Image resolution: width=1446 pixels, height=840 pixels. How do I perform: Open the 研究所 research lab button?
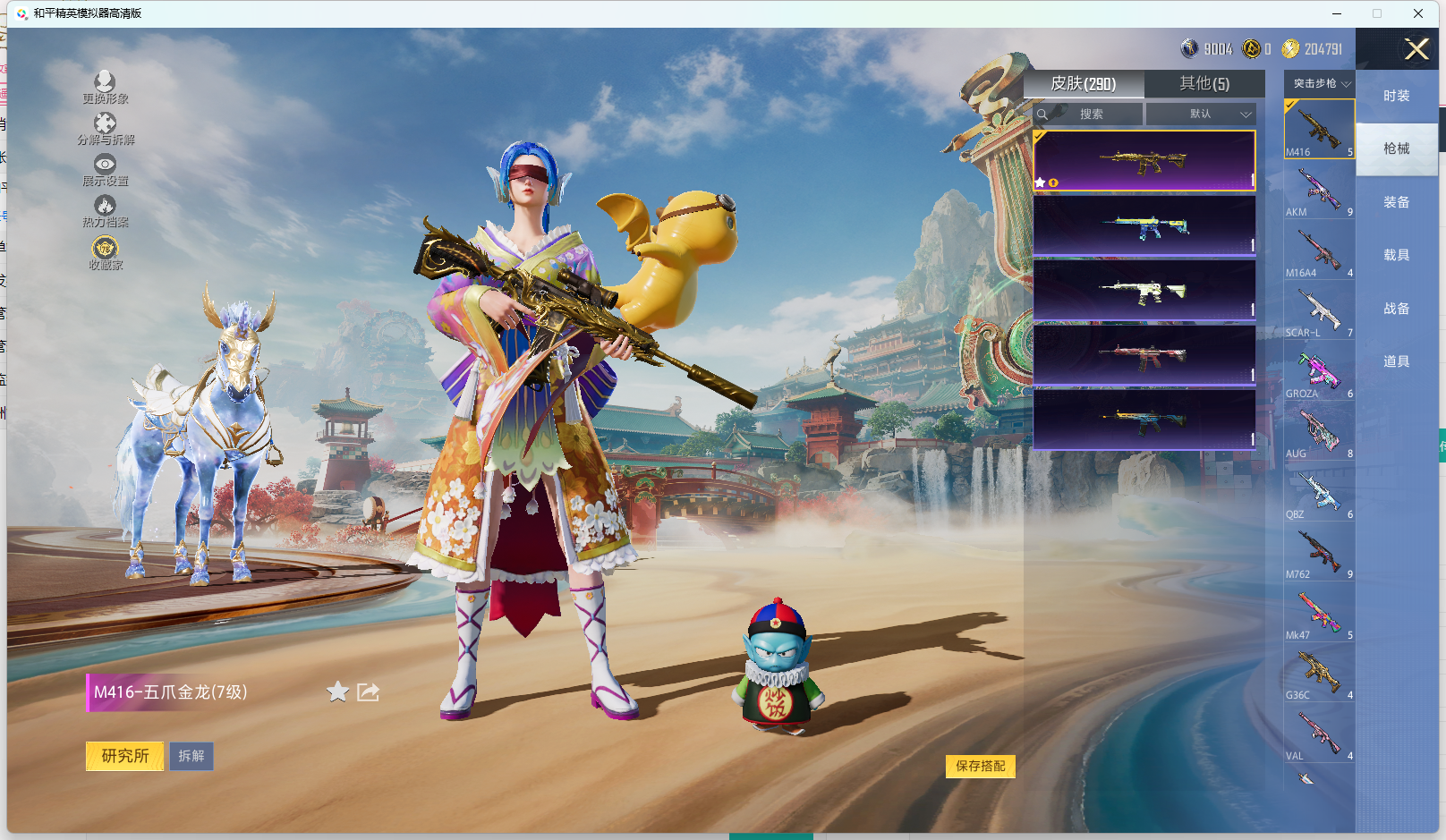point(124,756)
